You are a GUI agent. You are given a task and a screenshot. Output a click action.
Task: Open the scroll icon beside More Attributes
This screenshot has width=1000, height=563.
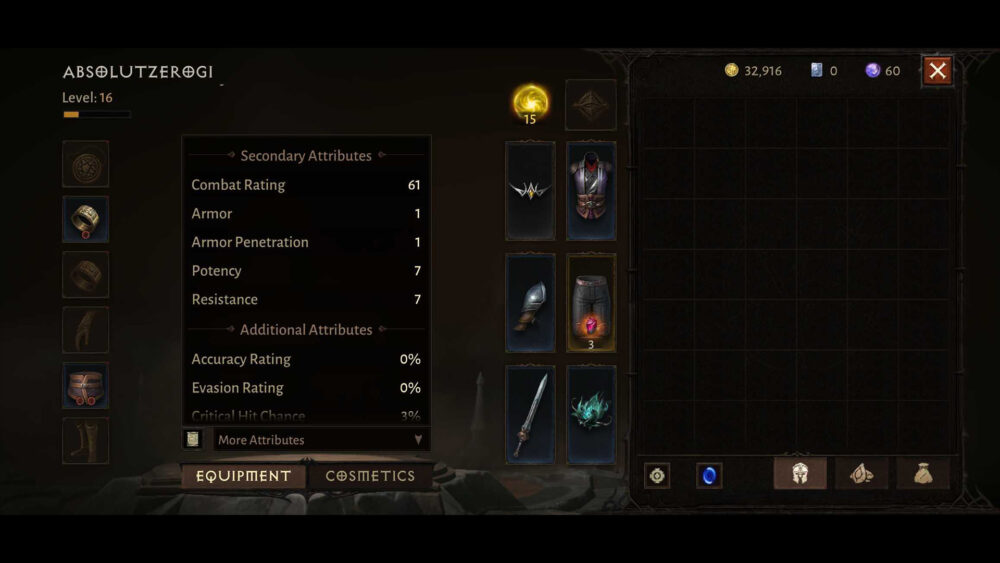tap(193, 439)
